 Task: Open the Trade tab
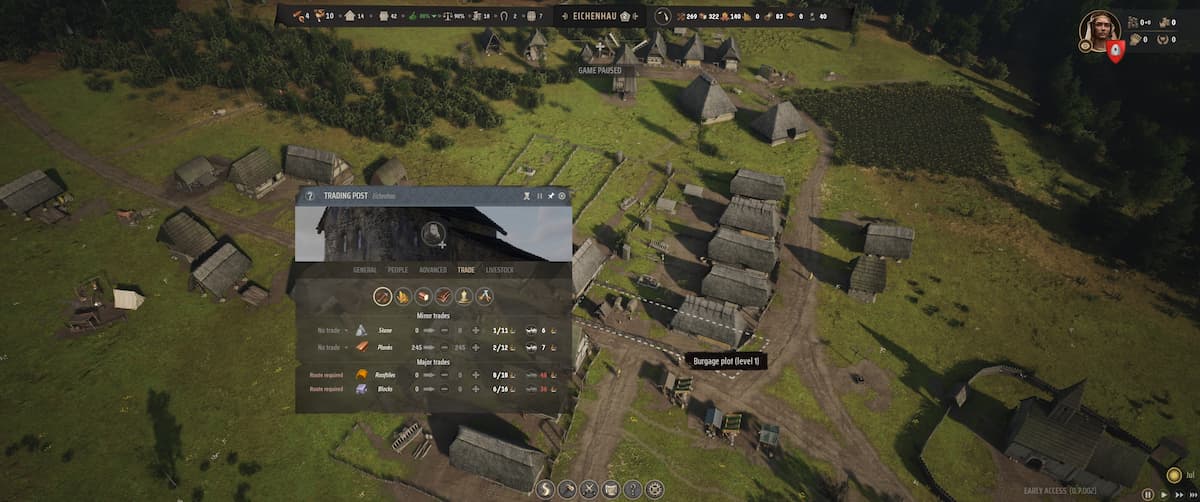pos(466,270)
